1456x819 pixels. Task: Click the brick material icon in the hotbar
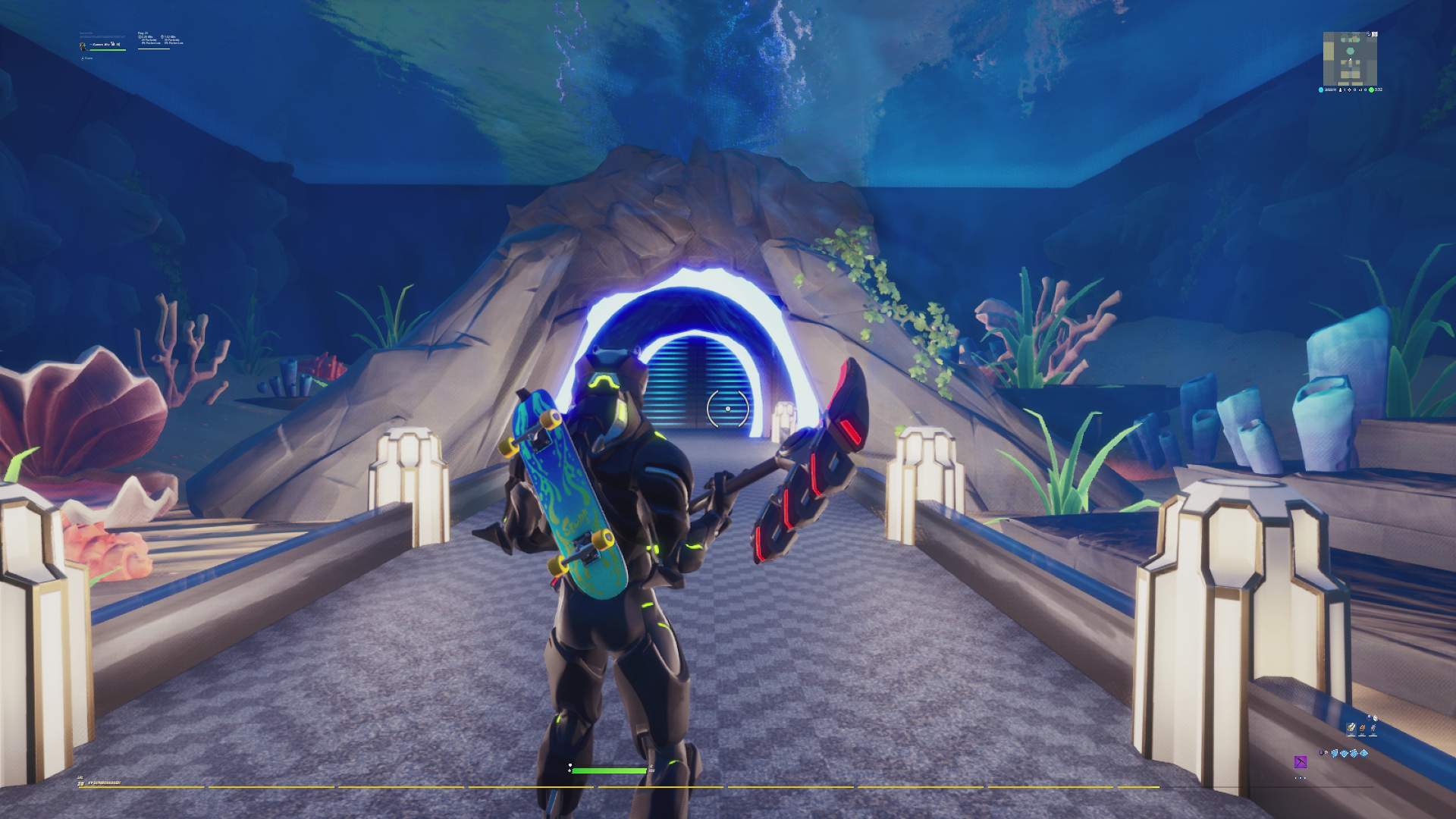pos(1362,728)
